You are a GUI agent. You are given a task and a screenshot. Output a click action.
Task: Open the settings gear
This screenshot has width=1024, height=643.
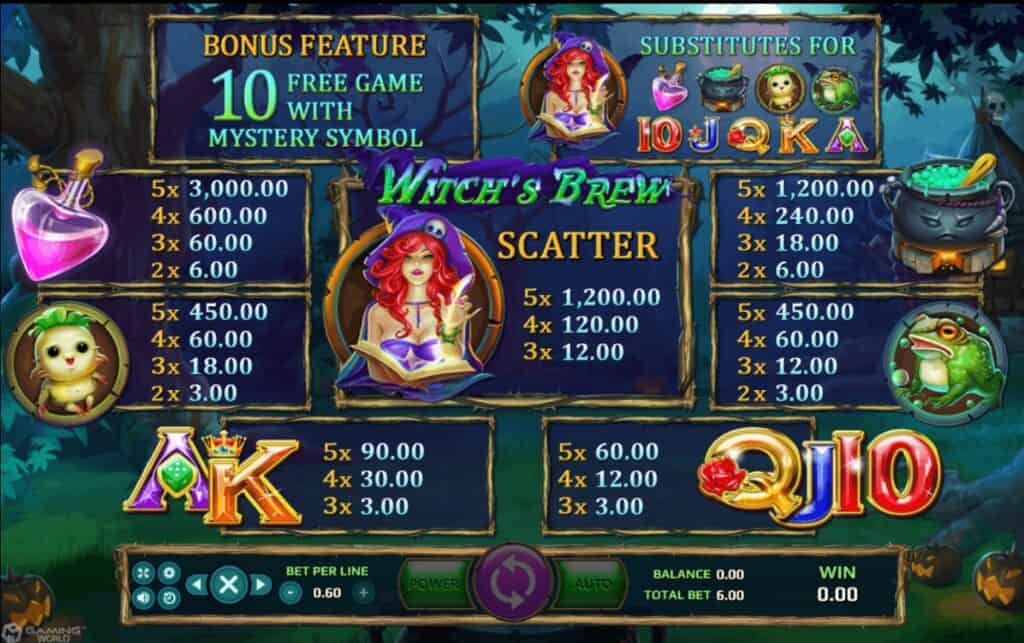169,573
